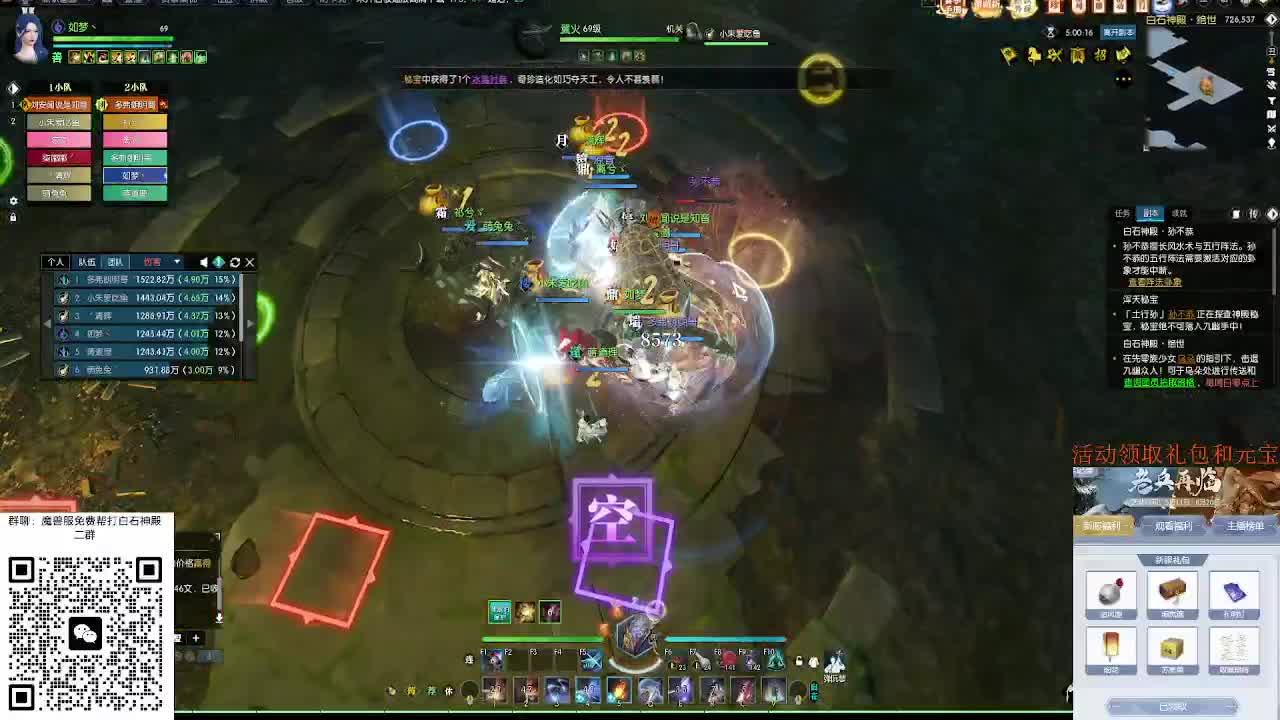
Task: Refresh the damage statistics panel
Action: point(235,262)
